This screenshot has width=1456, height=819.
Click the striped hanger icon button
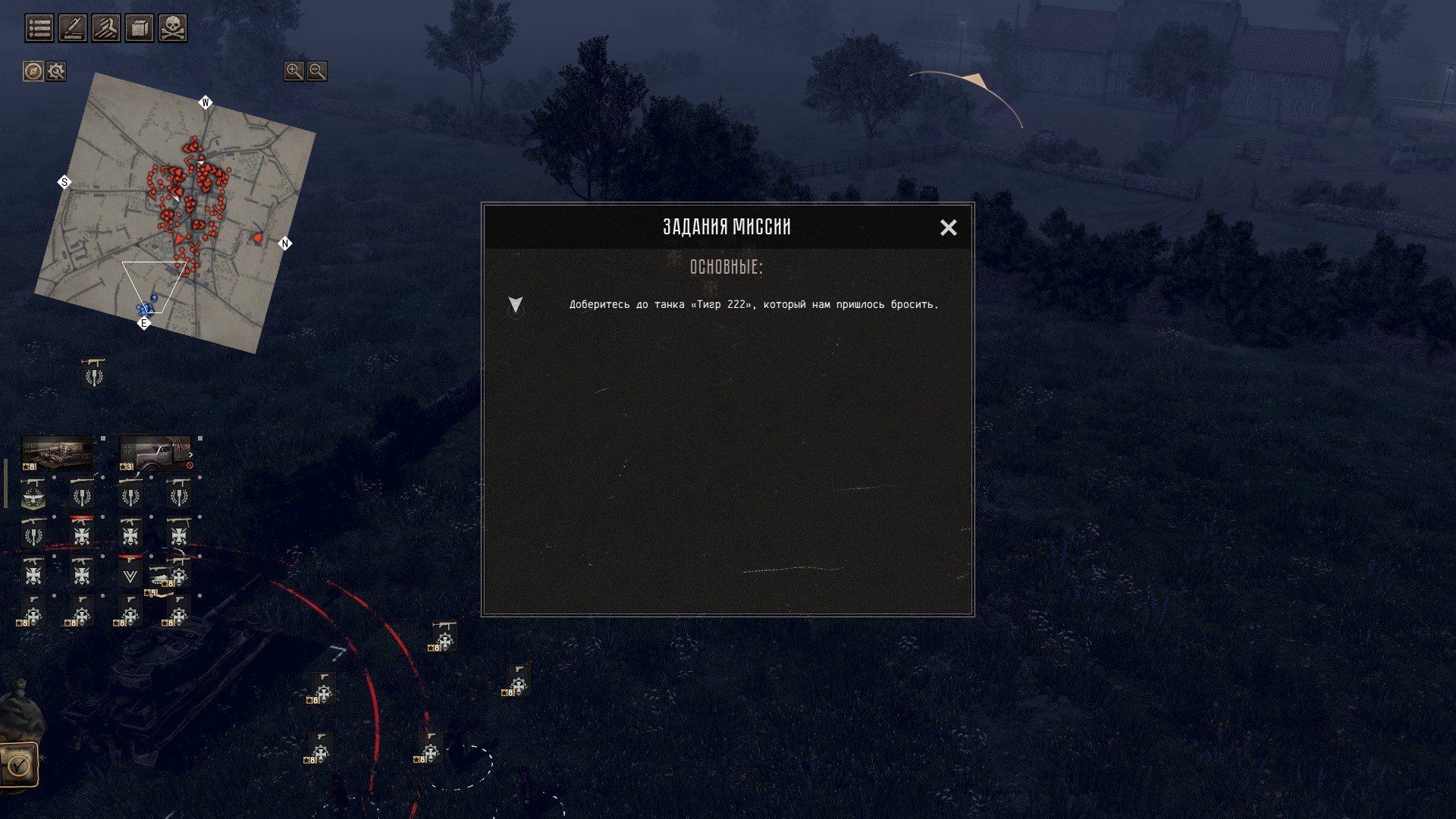[x=106, y=29]
